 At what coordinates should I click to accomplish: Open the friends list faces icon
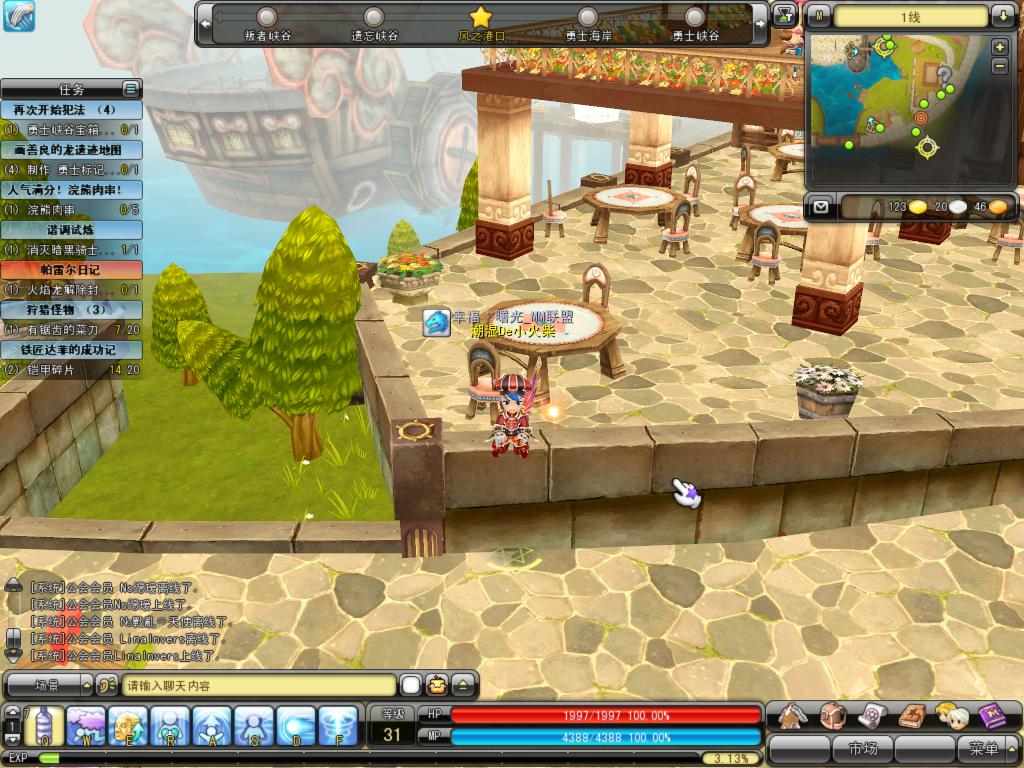[x=951, y=716]
